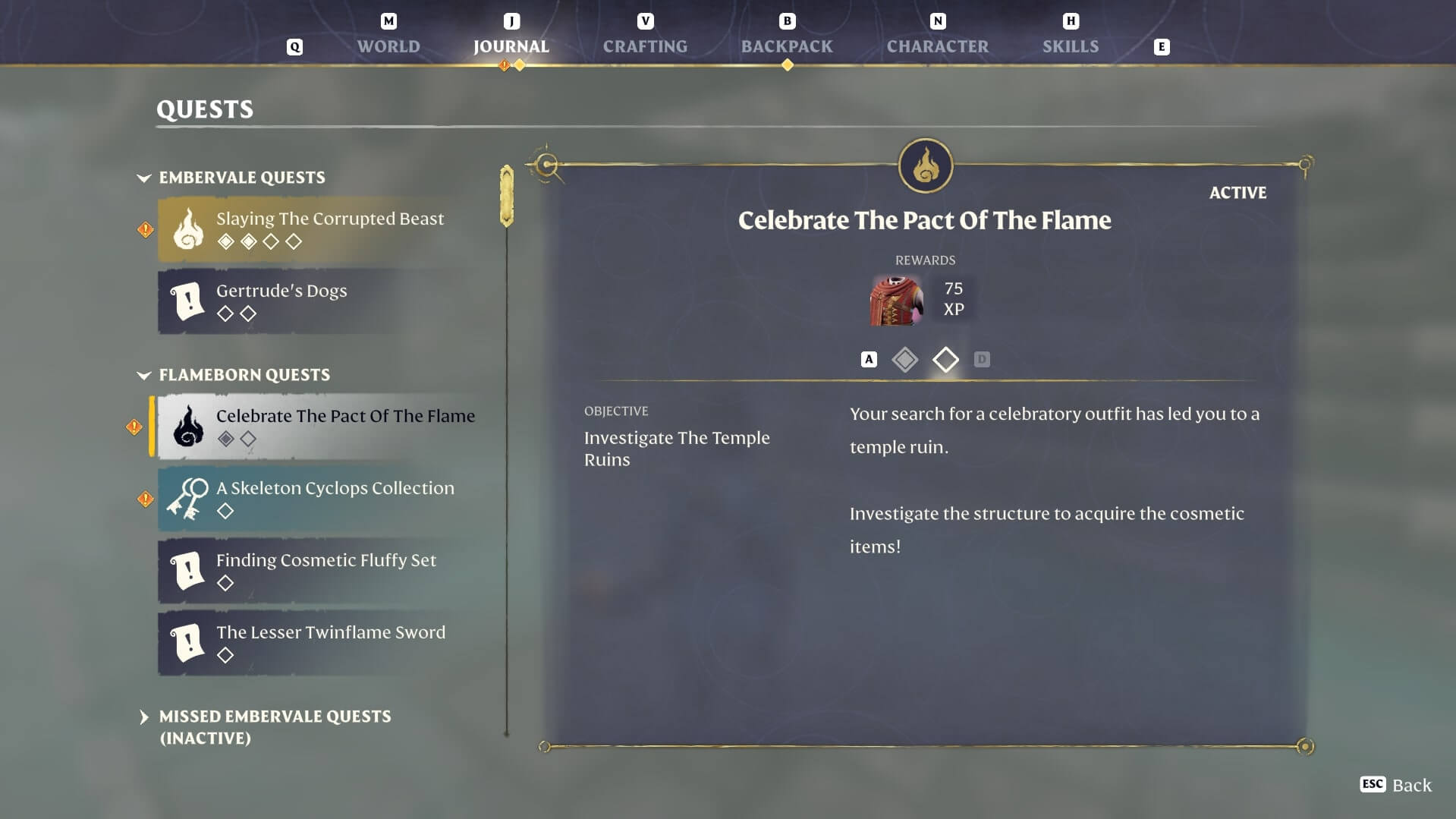View A Skeleton Cyclops Collection quest
Viewport: 1456px width, 819px height.
329,499
